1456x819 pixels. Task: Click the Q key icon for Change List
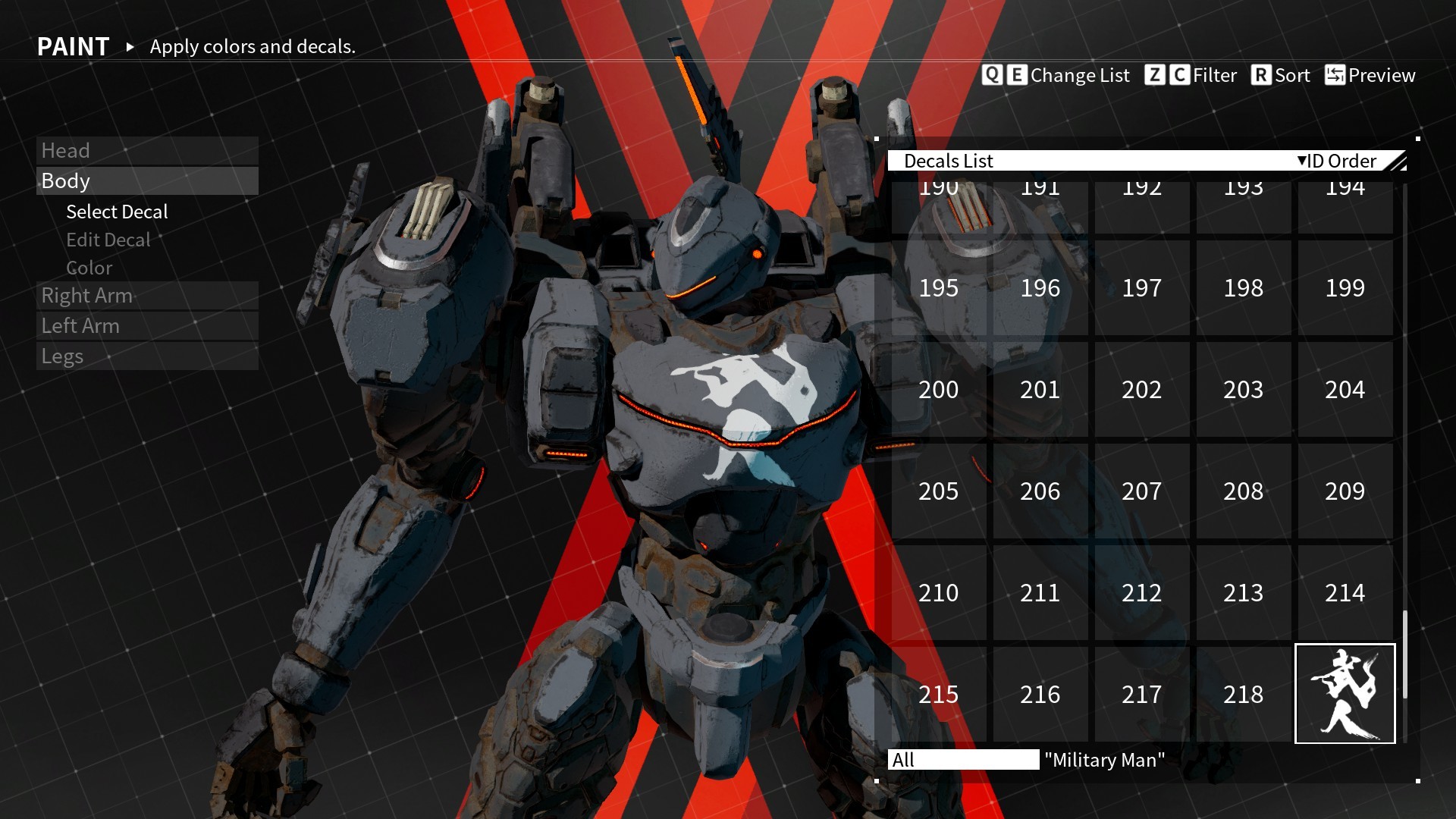tap(992, 75)
